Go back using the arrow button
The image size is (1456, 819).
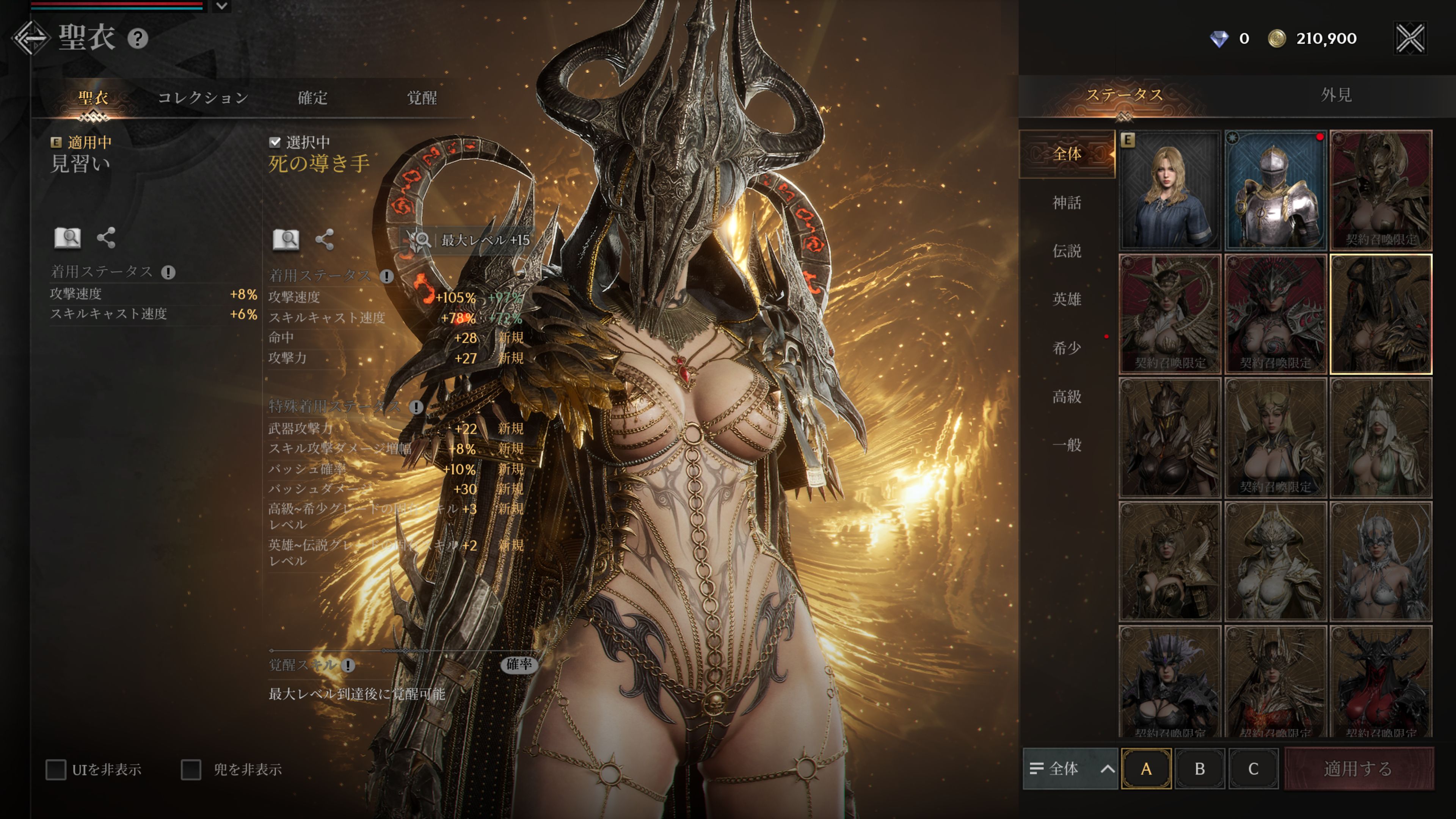(x=30, y=38)
